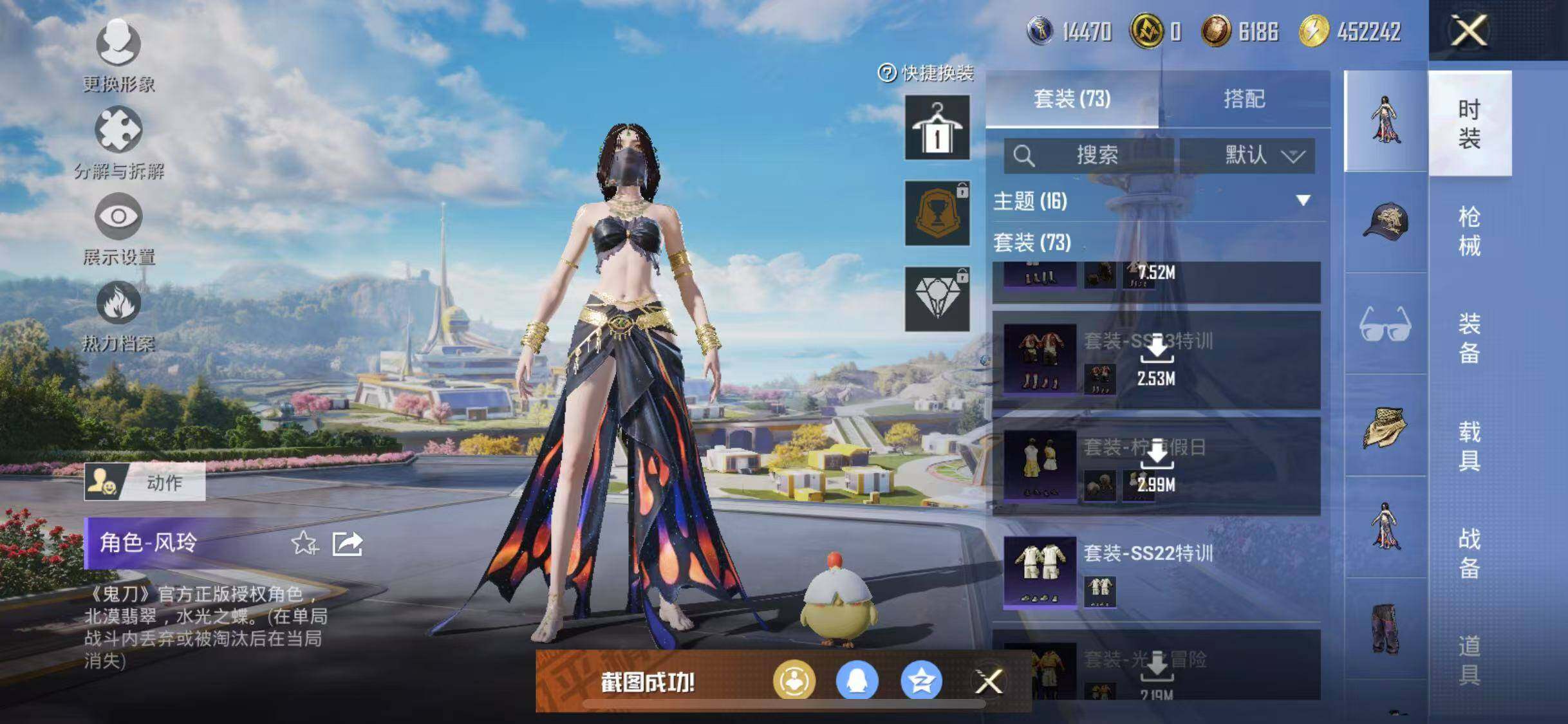Image resolution: width=1568 pixels, height=724 pixels.
Task: Switch to the 枪械 category
Action: [1469, 231]
